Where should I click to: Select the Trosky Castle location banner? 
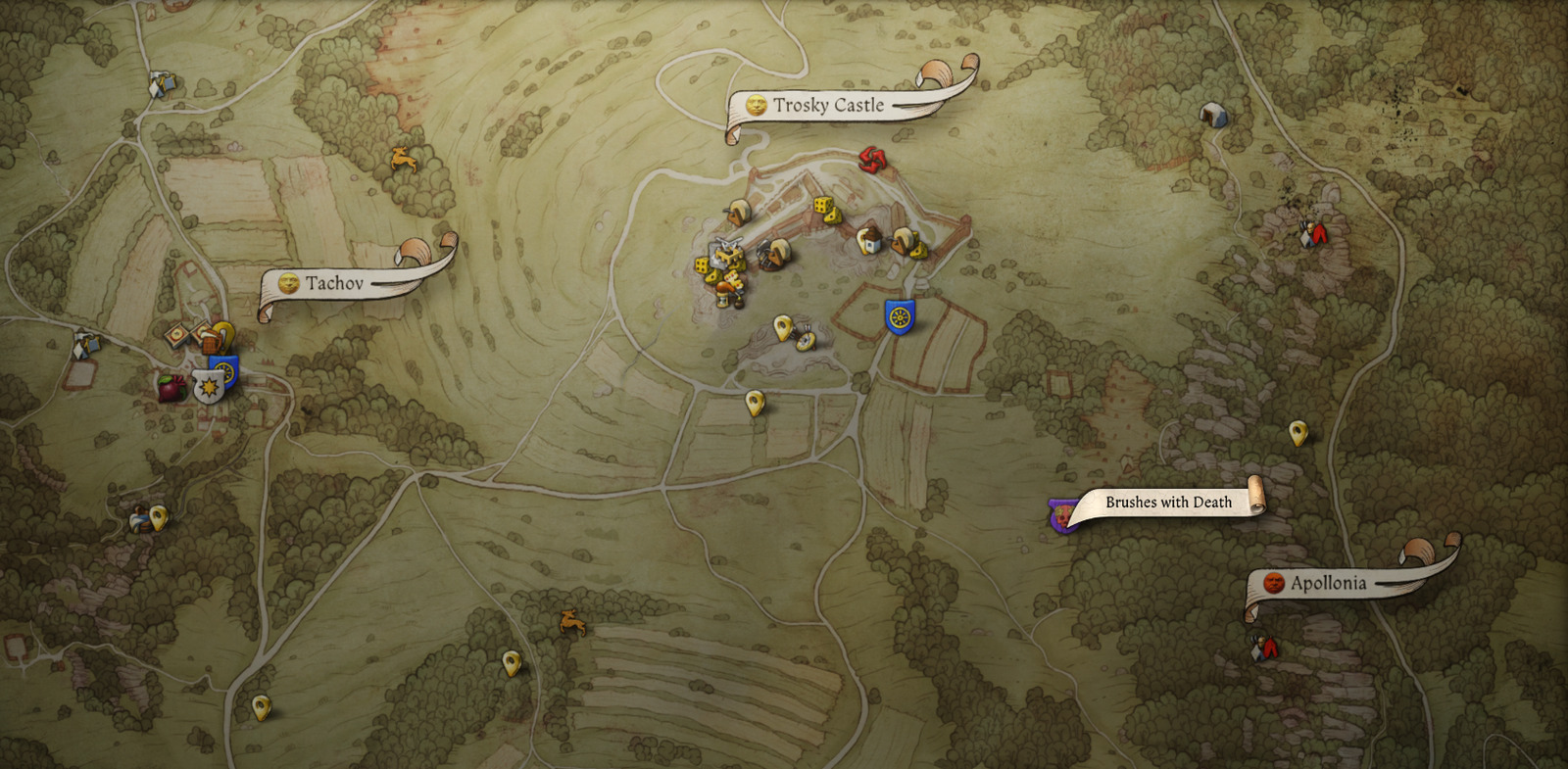pyautogui.click(x=828, y=105)
